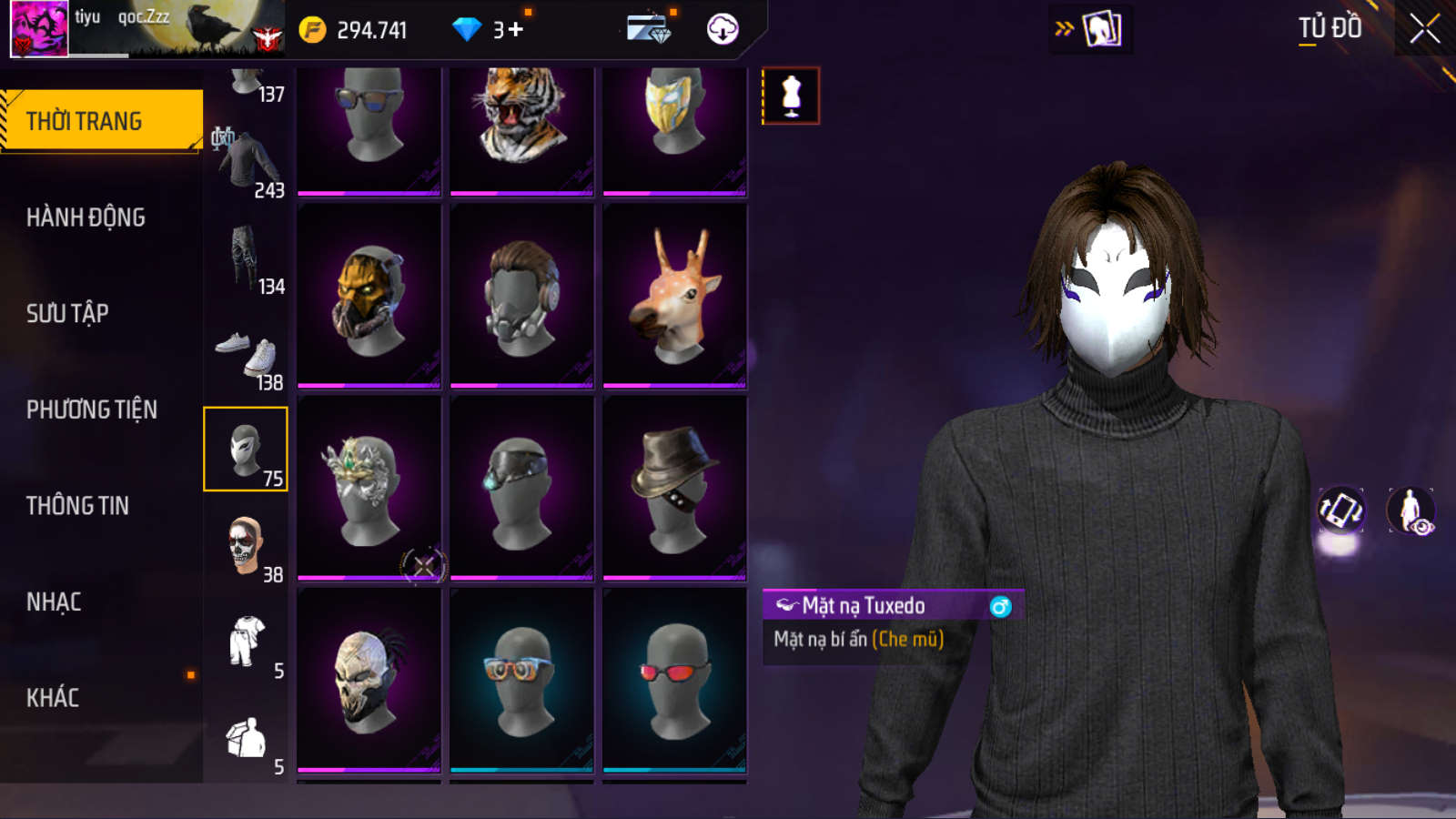The width and height of the screenshot is (1456, 819).
Task: Show the pants category with 134 items
Action: point(246,259)
